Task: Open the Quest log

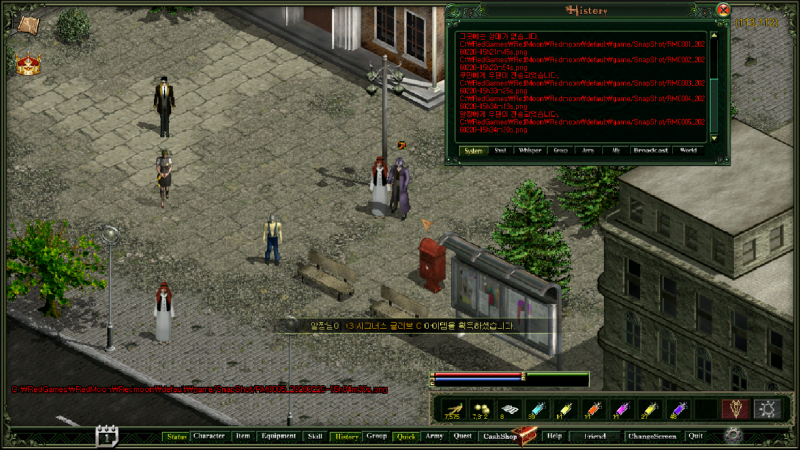Action: [x=462, y=436]
